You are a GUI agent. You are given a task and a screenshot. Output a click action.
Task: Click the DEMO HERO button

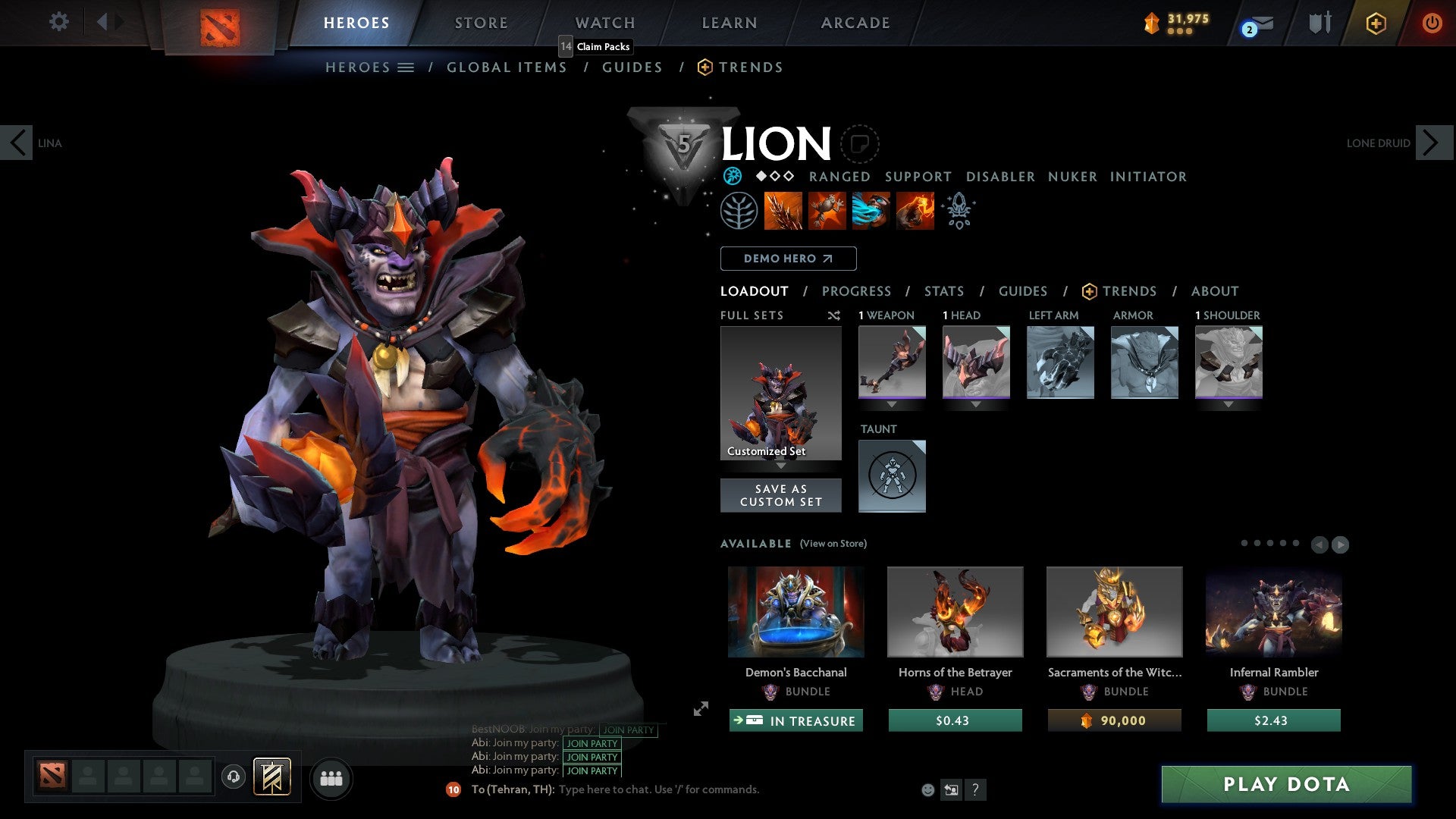(x=788, y=258)
